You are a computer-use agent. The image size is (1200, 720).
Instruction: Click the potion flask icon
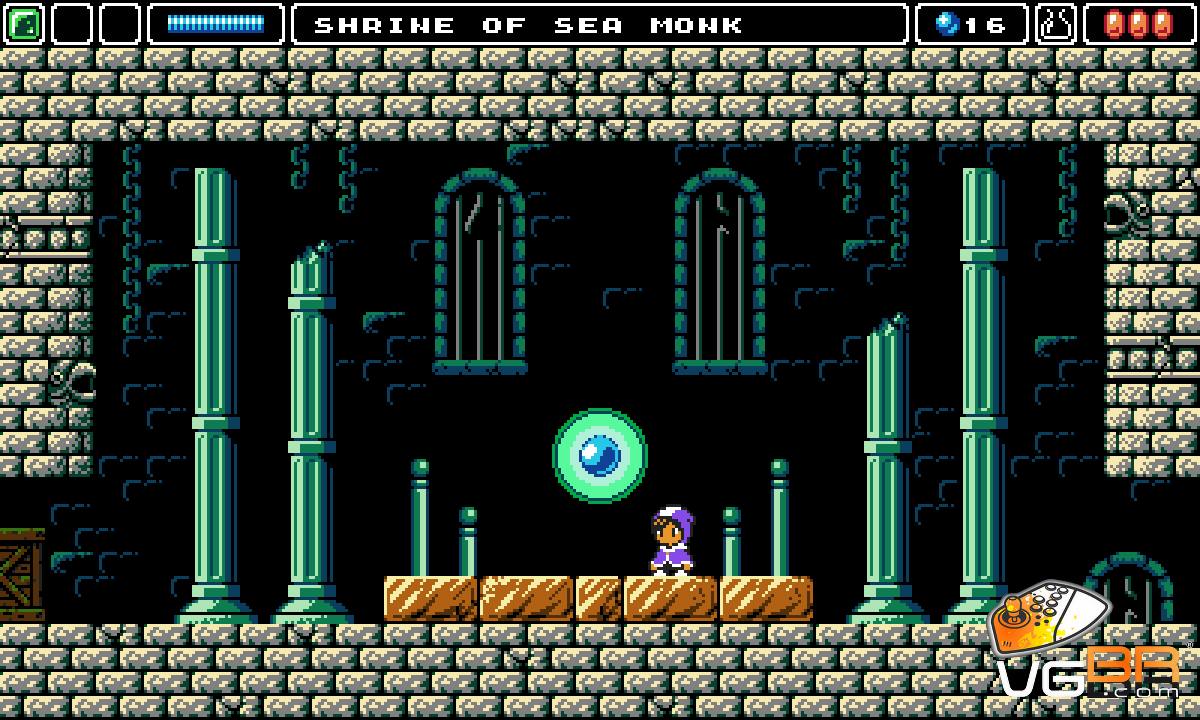coord(1056,24)
